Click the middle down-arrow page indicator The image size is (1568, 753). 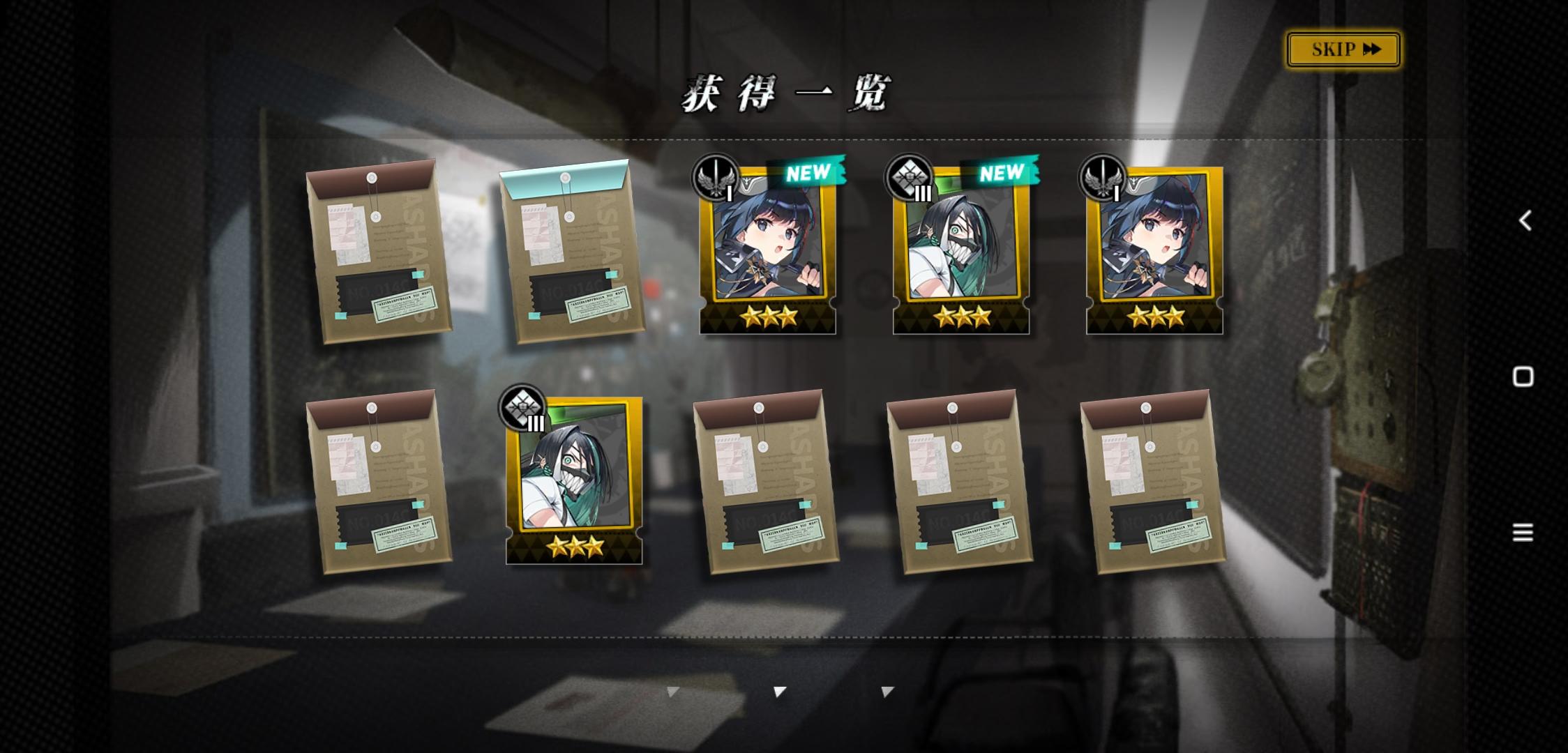click(x=779, y=690)
